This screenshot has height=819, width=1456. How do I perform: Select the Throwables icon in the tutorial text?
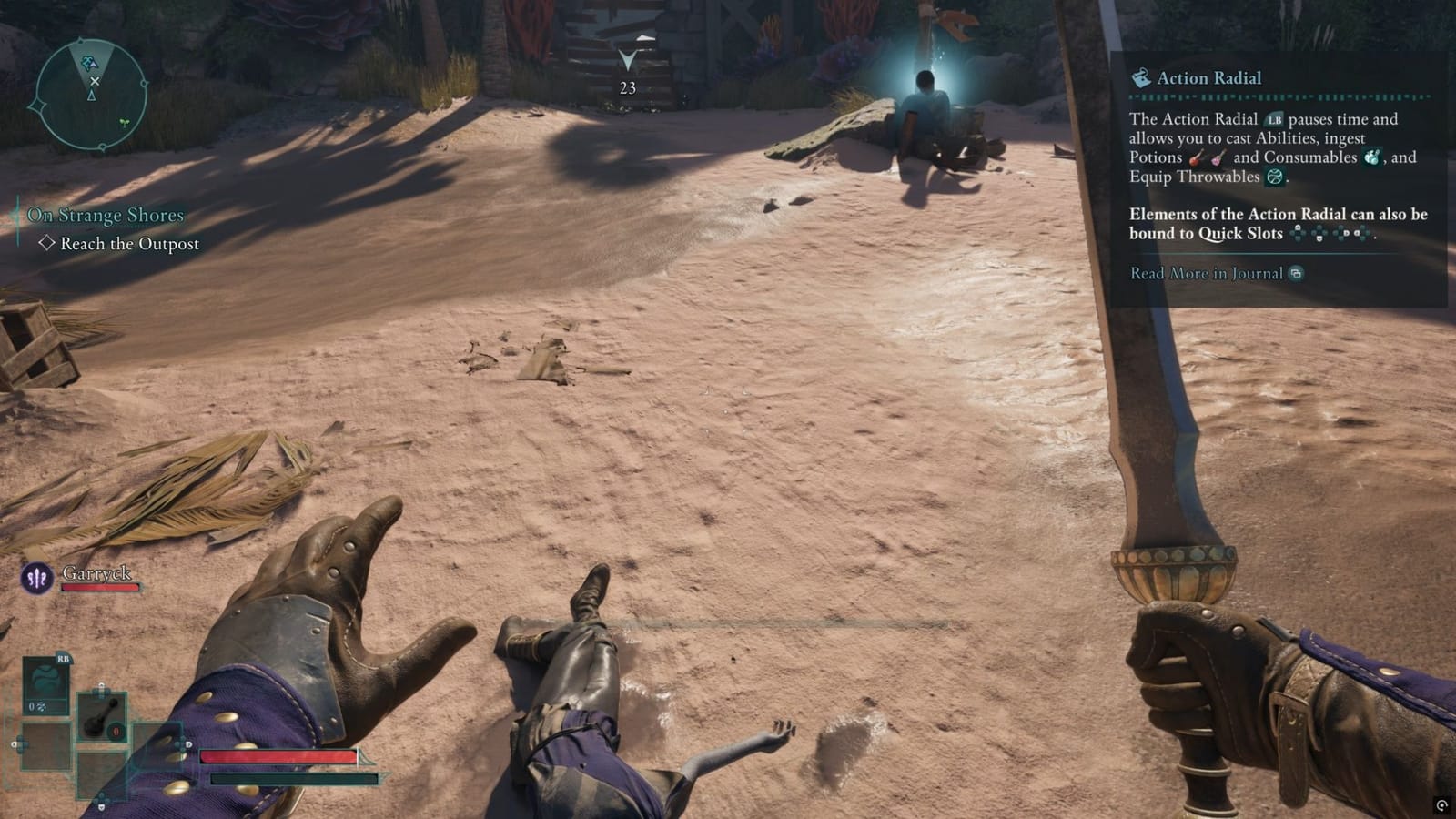pos(1274,177)
